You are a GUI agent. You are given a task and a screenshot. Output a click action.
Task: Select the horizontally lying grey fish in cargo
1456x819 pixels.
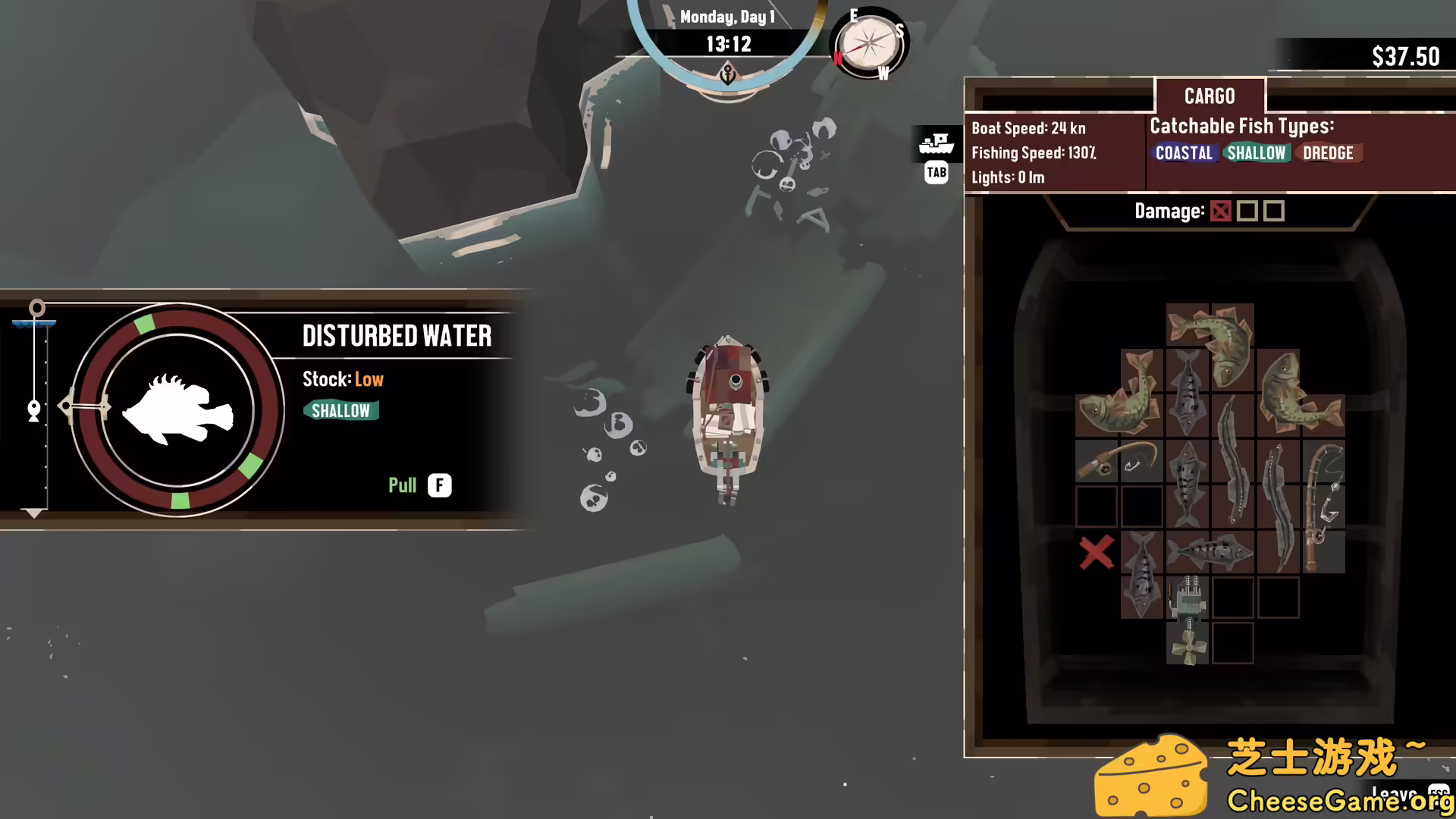(x=1210, y=551)
